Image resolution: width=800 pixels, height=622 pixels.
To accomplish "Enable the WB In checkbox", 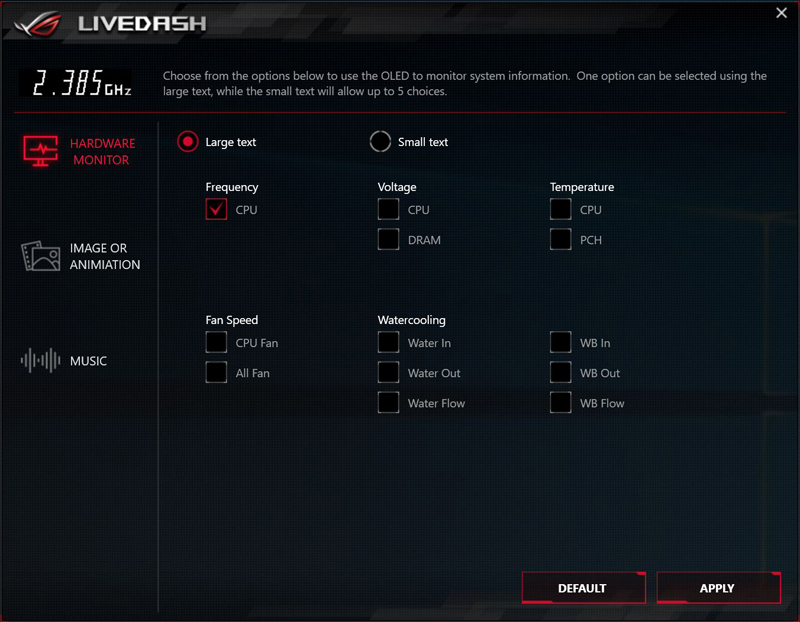I will click(x=560, y=343).
